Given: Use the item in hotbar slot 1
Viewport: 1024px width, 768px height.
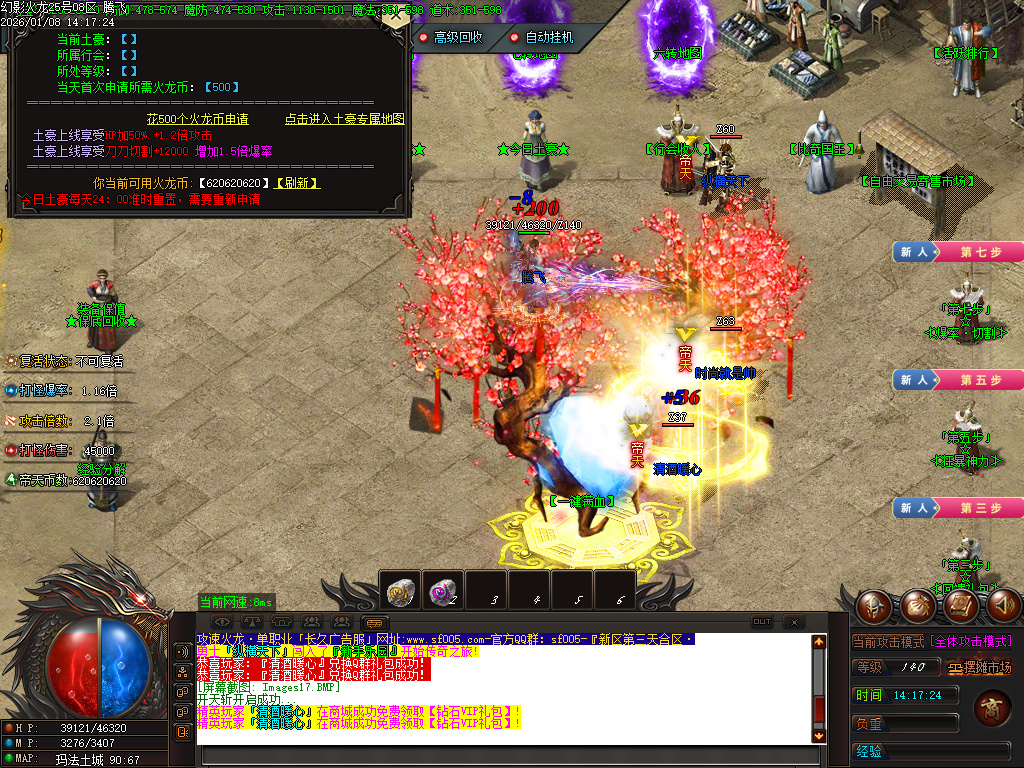Looking at the screenshot, I should 401,592.
